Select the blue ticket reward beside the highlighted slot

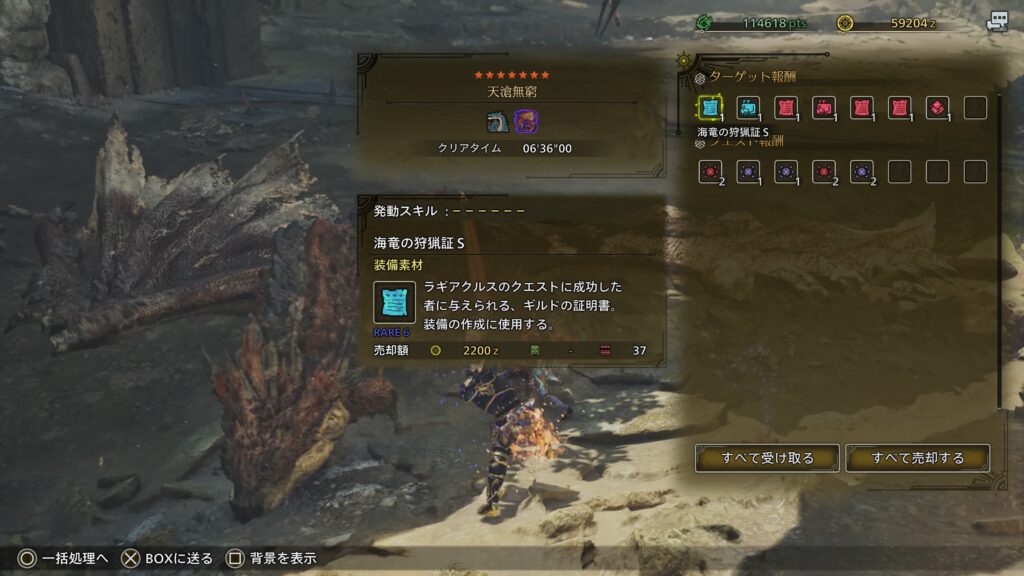coord(747,108)
